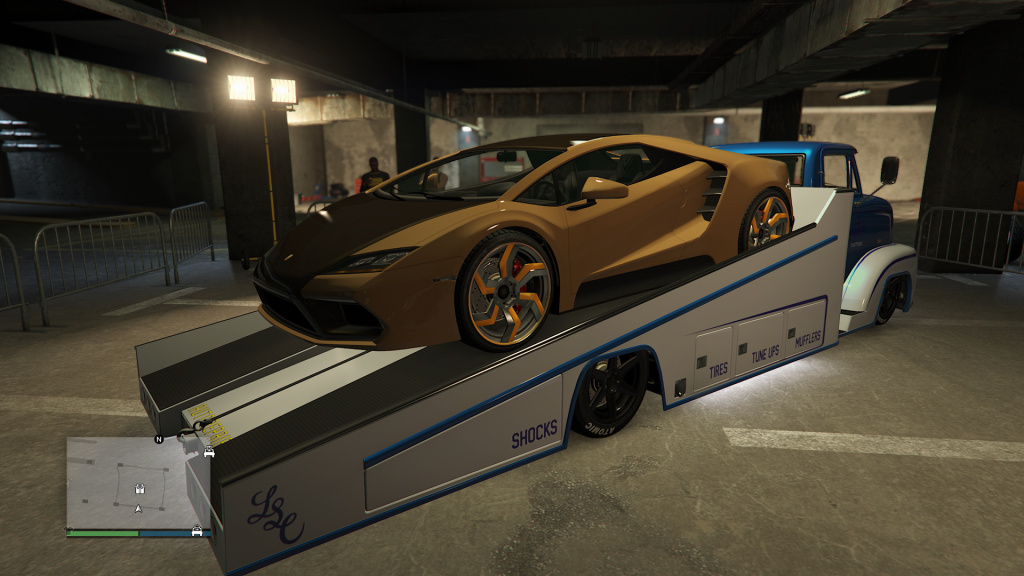Click the car blip overlapping the armor bar

tap(197, 531)
